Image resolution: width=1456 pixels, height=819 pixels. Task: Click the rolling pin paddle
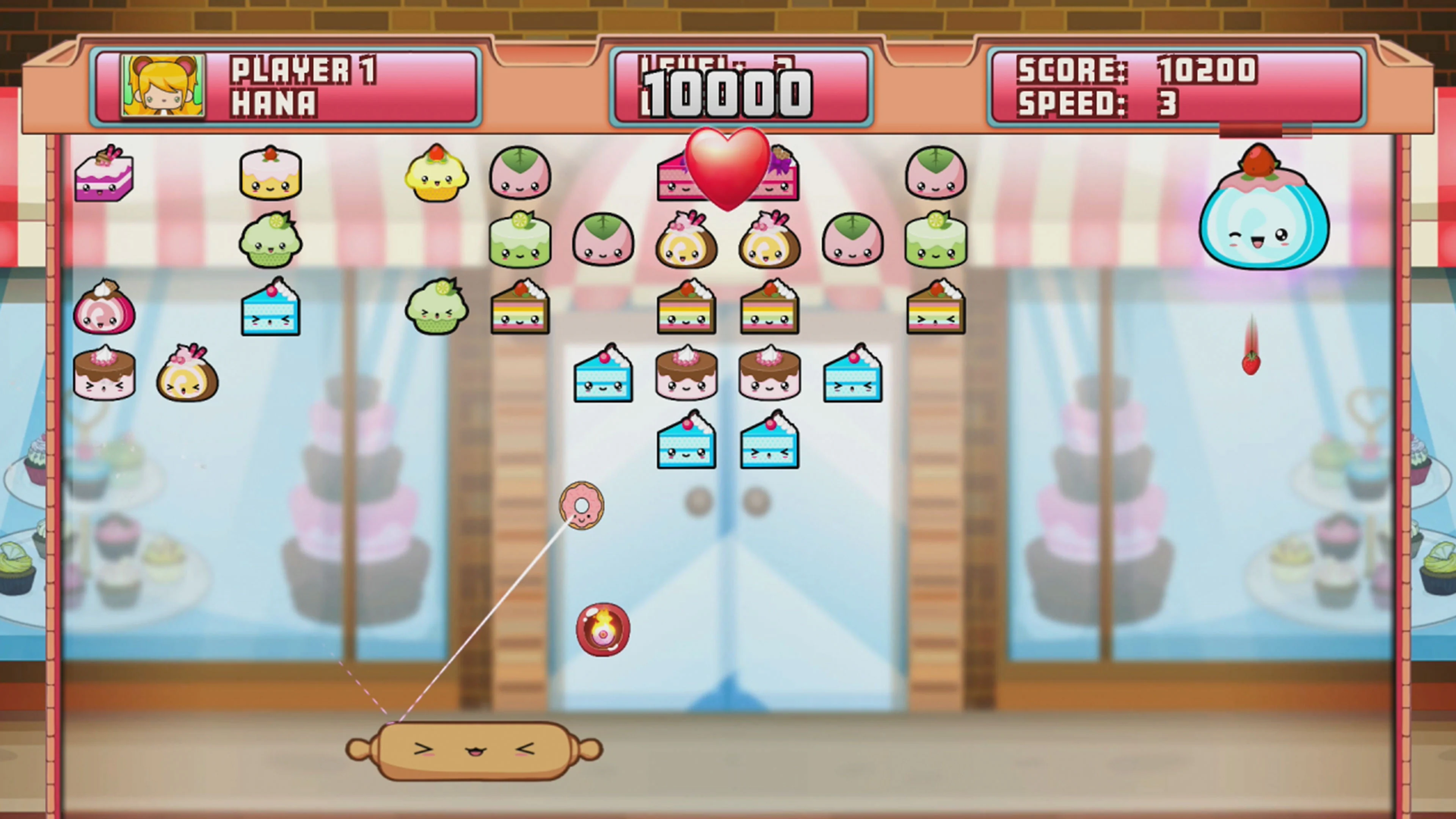click(x=475, y=752)
